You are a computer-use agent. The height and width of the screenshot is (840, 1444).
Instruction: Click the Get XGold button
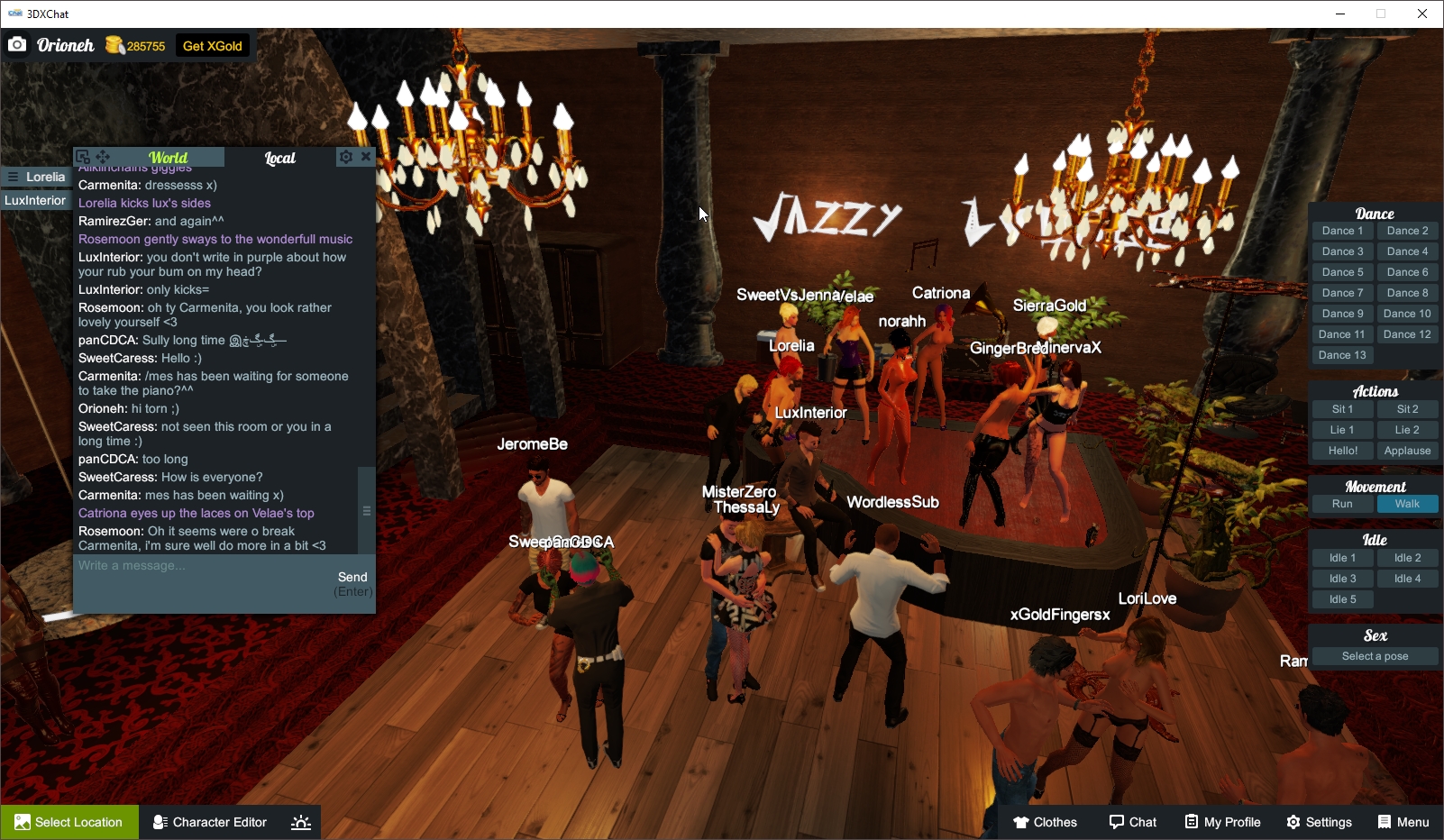tap(210, 45)
